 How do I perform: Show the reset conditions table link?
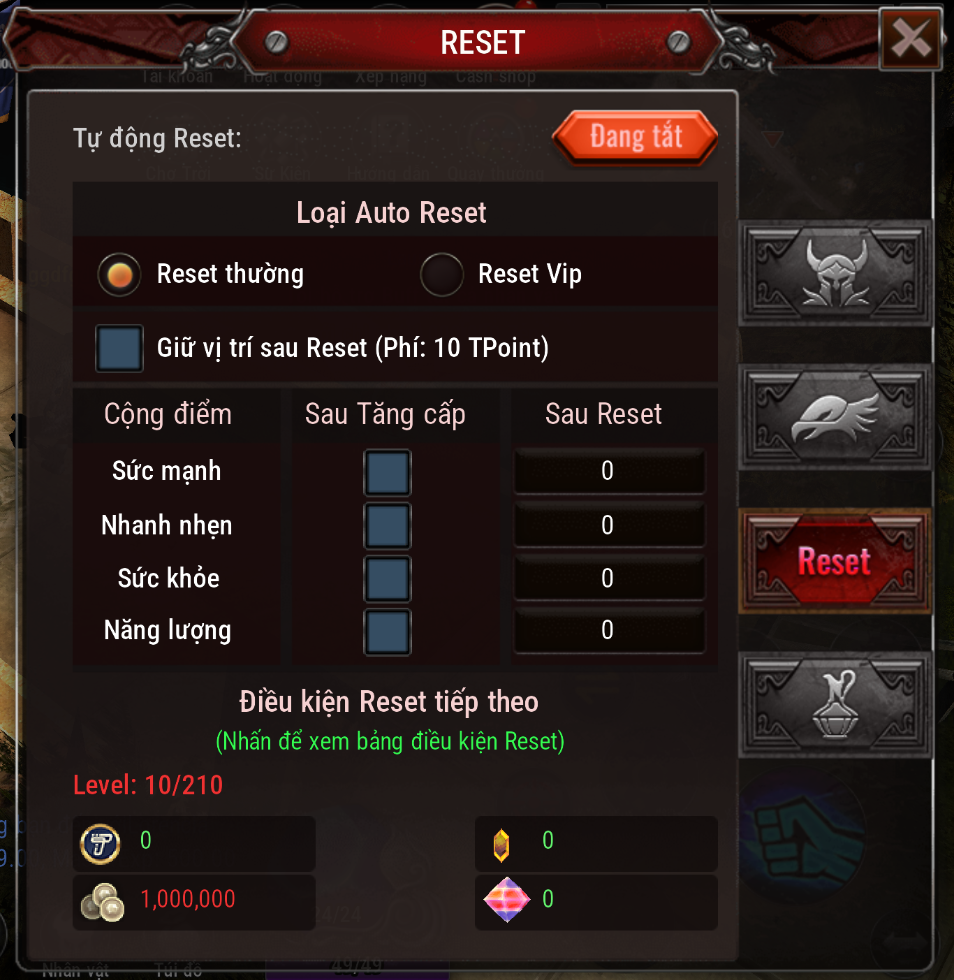(x=390, y=742)
